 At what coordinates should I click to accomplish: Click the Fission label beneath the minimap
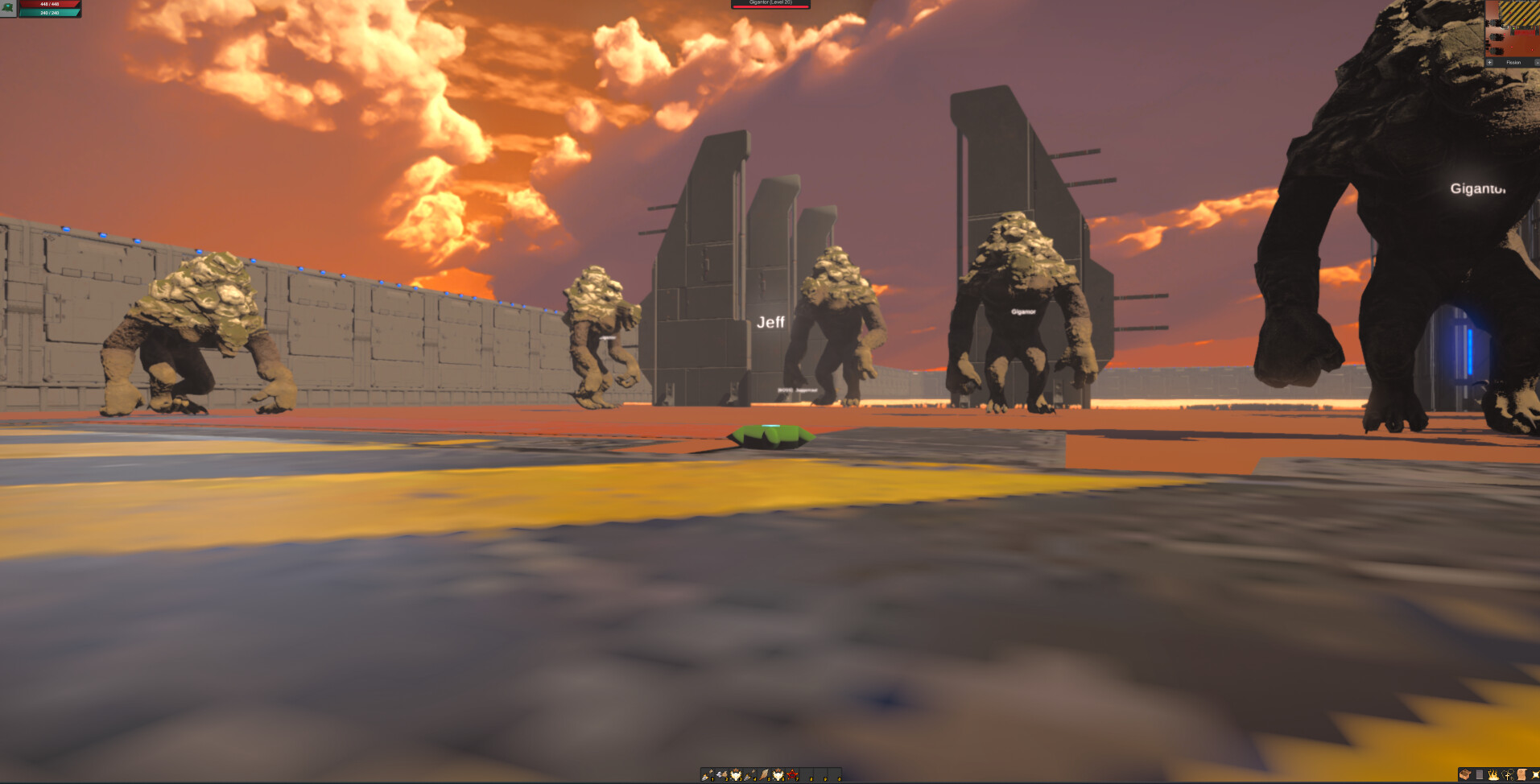[1513, 62]
